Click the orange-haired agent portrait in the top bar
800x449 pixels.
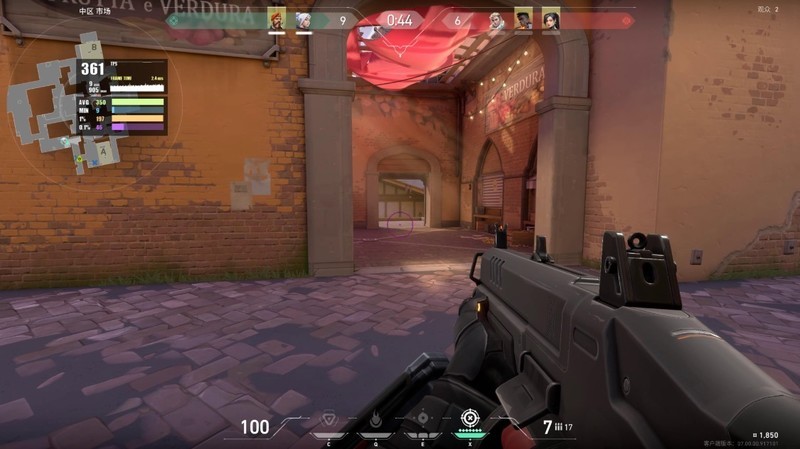point(277,19)
